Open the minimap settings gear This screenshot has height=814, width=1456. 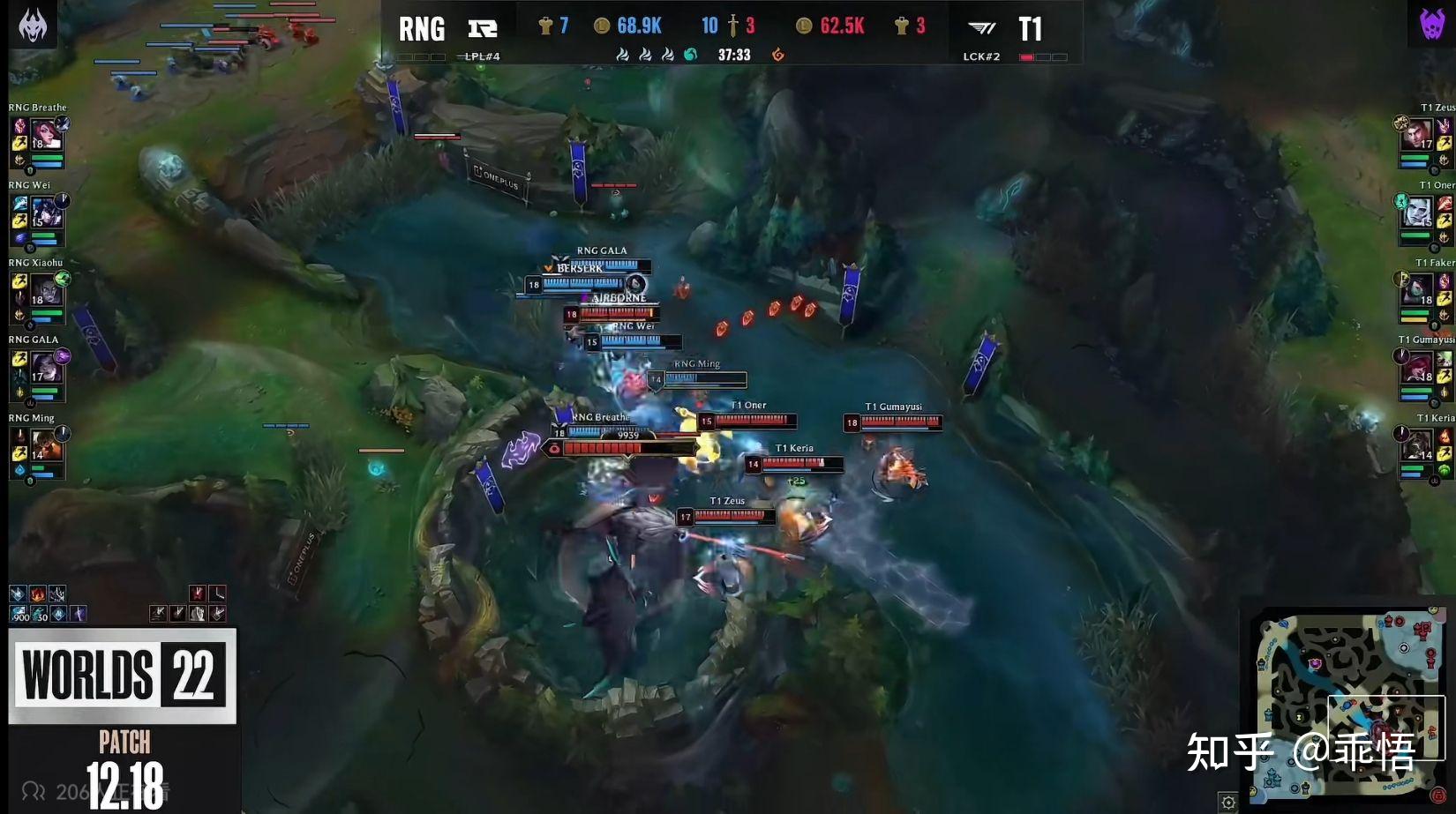[1230, 803]
